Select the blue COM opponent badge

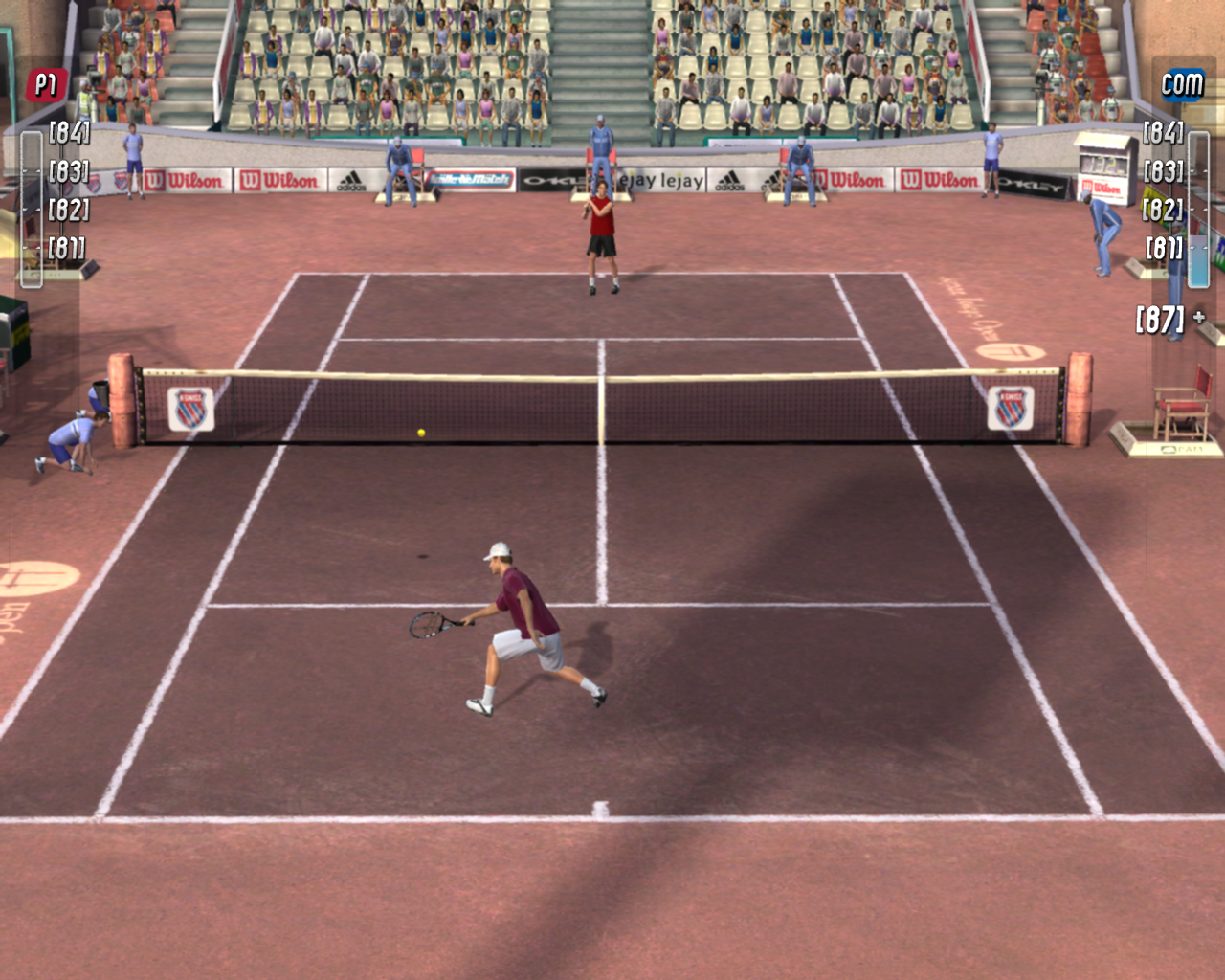click(x=1182, y=85)
